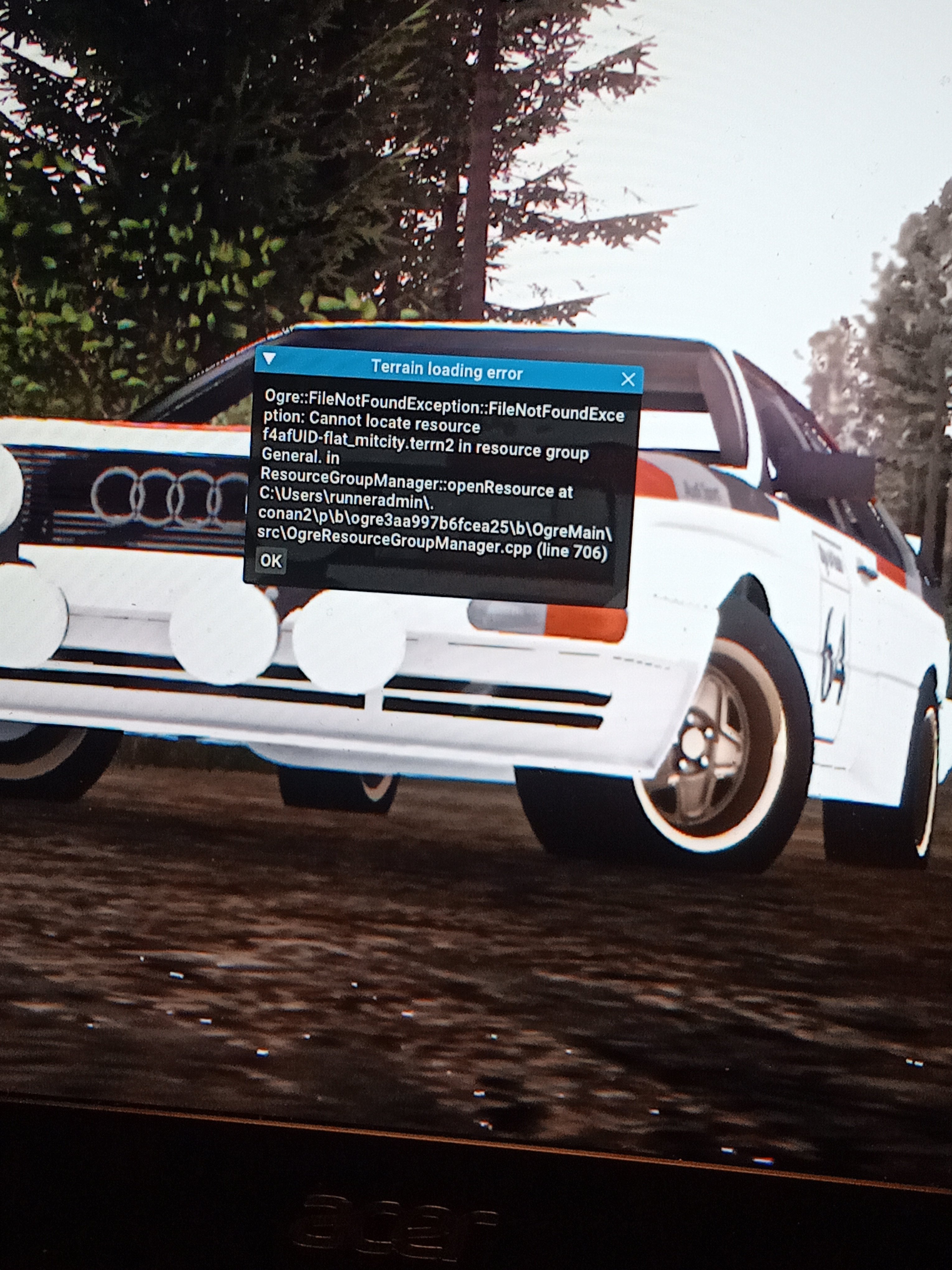Collapse the error dialog with the triangle

[x=269, y=360]
